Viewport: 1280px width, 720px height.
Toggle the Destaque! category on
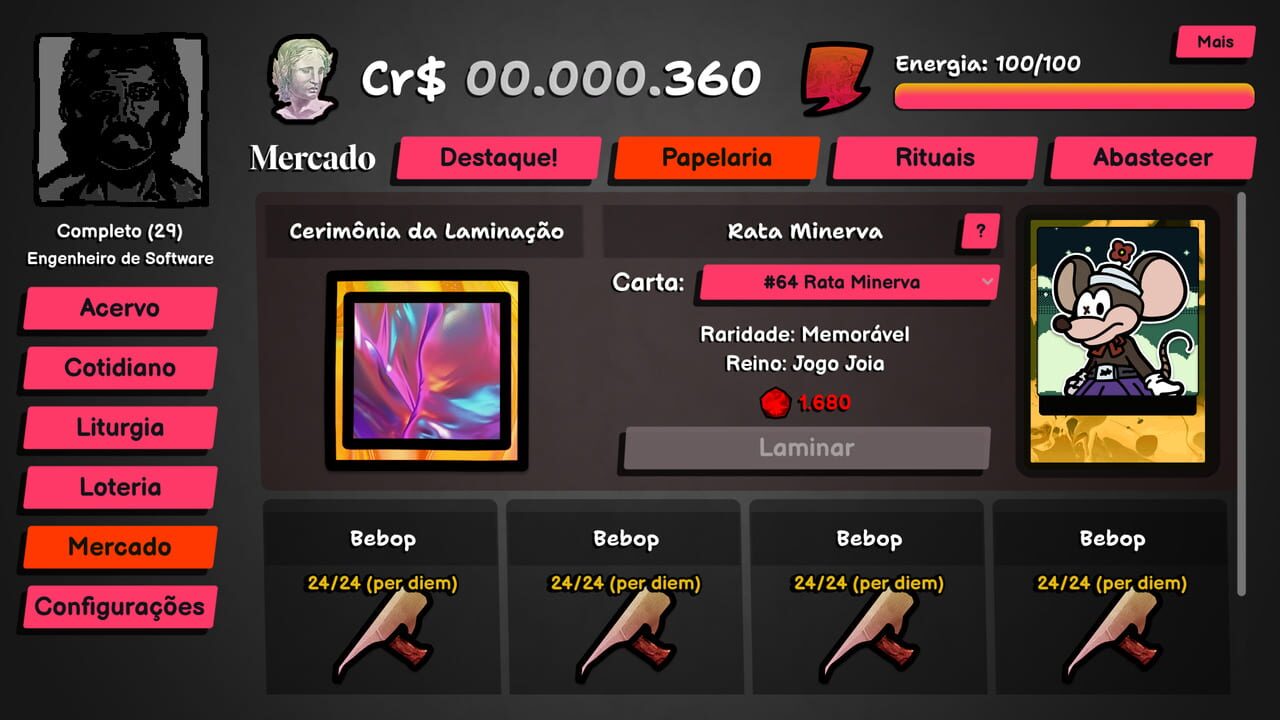(x=497, y=157)
